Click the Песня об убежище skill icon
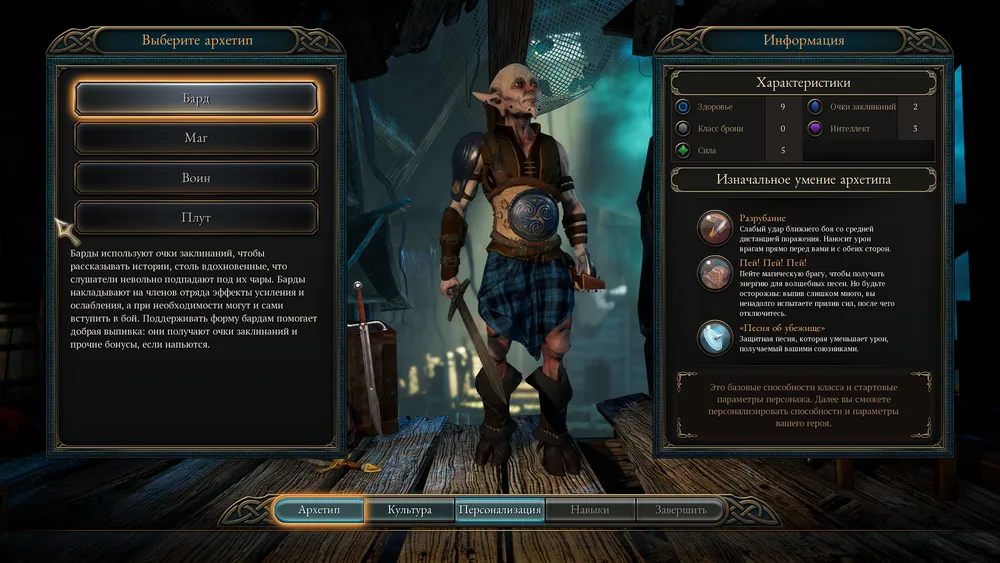1000x563 pixels. (715, 337)
